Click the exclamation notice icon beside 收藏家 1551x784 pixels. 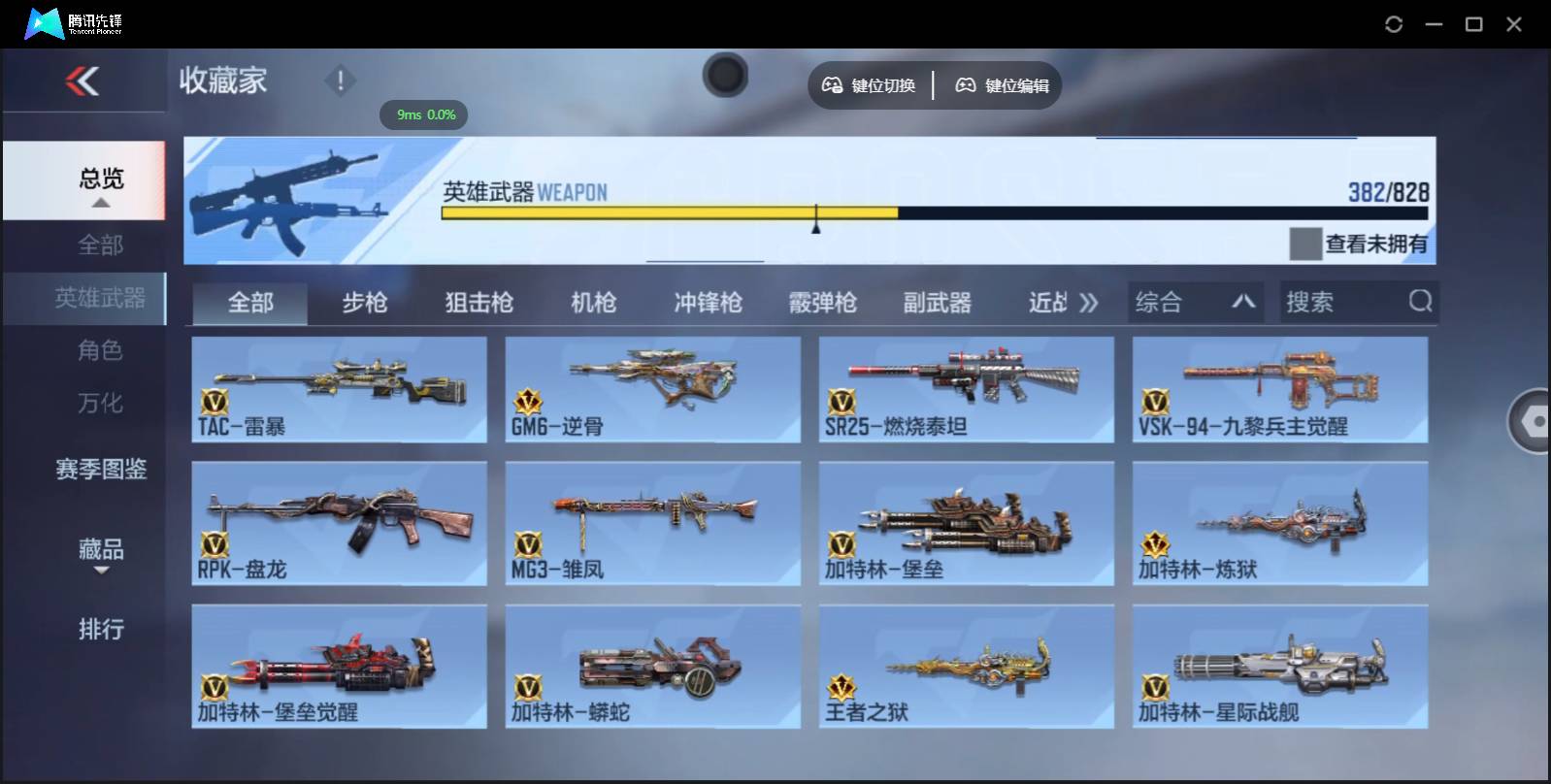340,82
